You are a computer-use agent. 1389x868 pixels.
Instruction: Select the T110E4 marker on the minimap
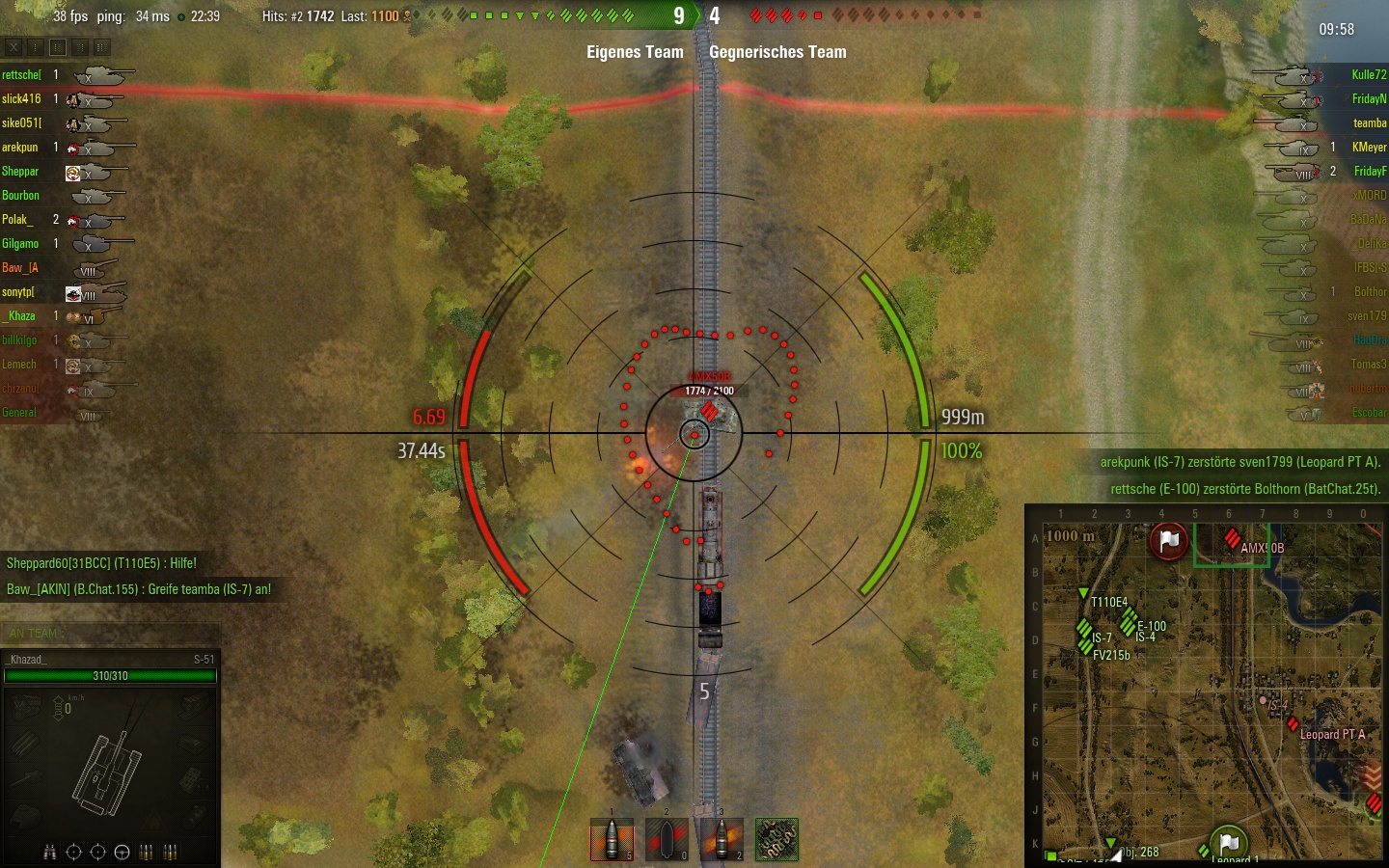coord(1083,594)
